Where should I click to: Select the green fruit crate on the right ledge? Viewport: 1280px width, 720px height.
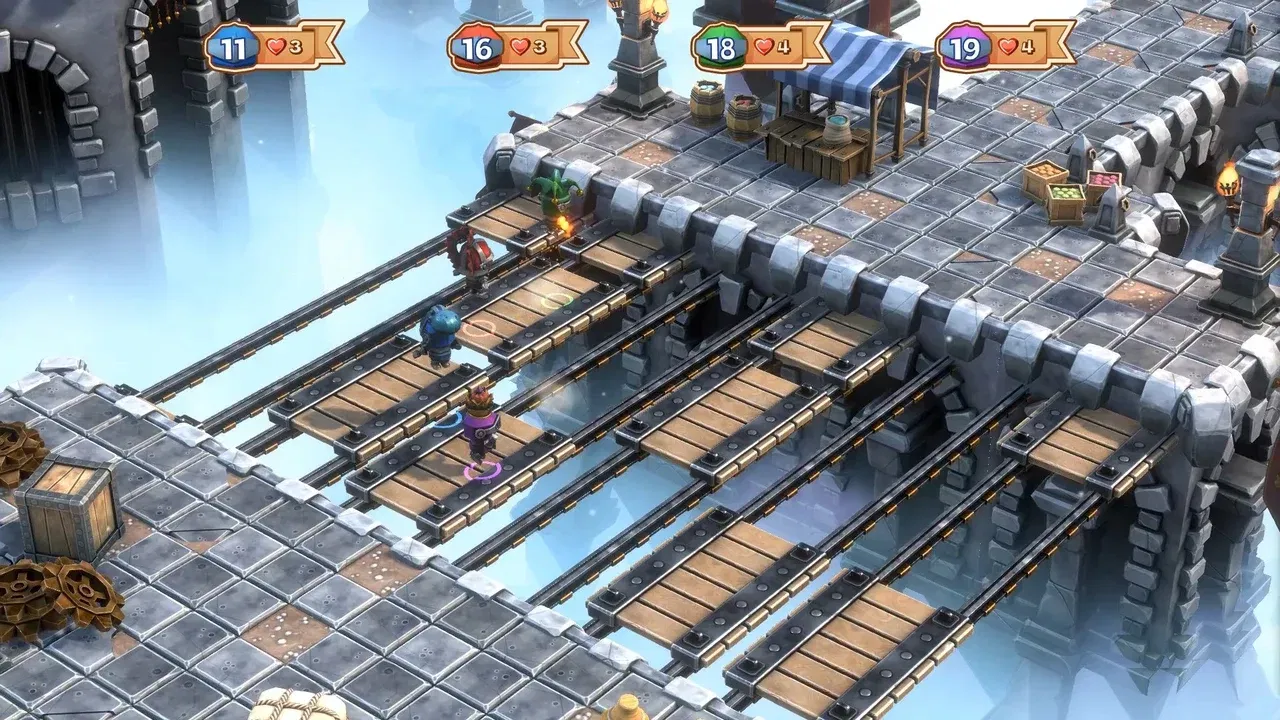click(1064, 195)
